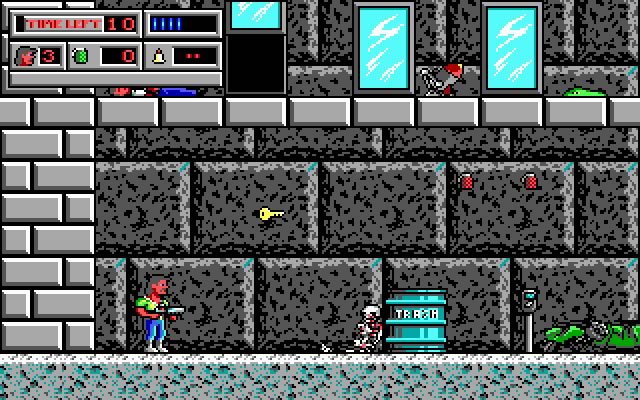The width and height of the screenshot is (640, 400).
Task: Click the Snake Logan face lives icon
Action: click(x=27, y=55)
